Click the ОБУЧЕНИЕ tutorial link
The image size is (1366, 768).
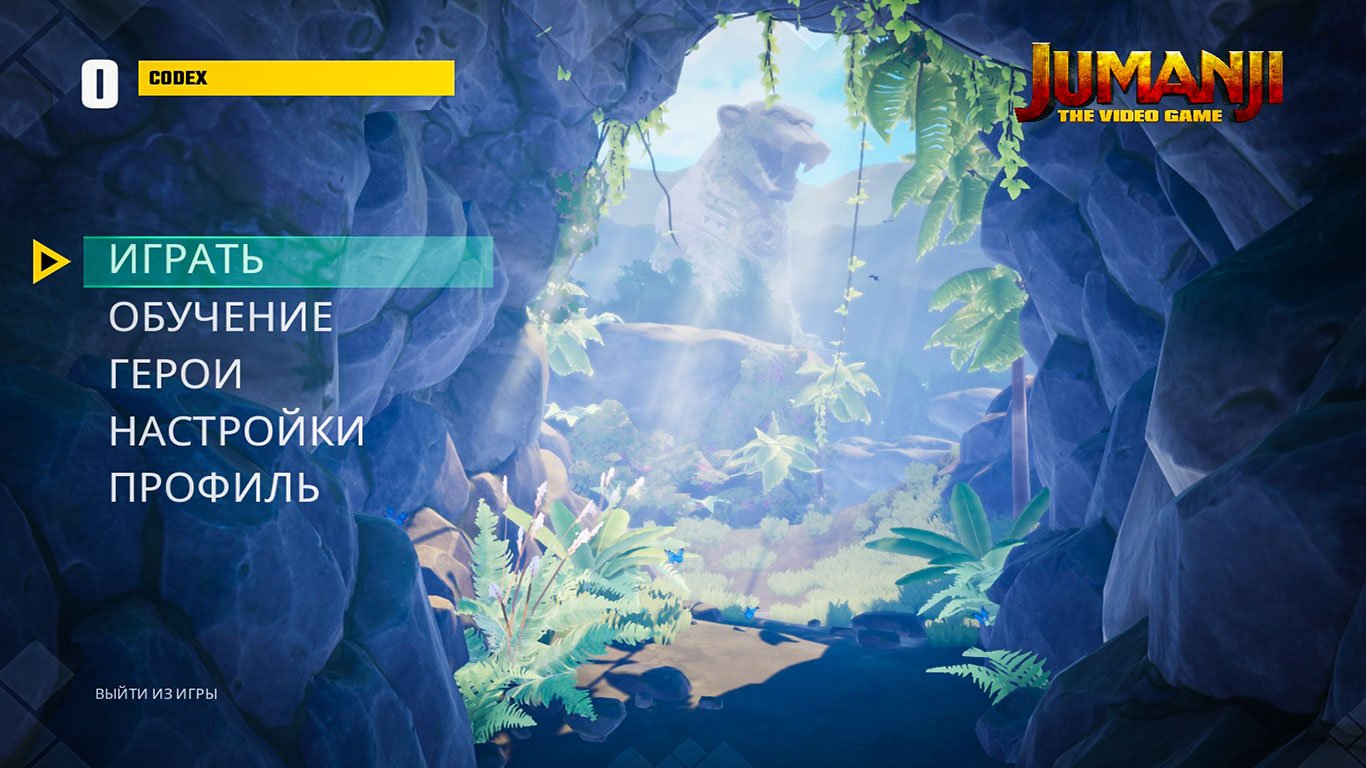coord(222,319)
